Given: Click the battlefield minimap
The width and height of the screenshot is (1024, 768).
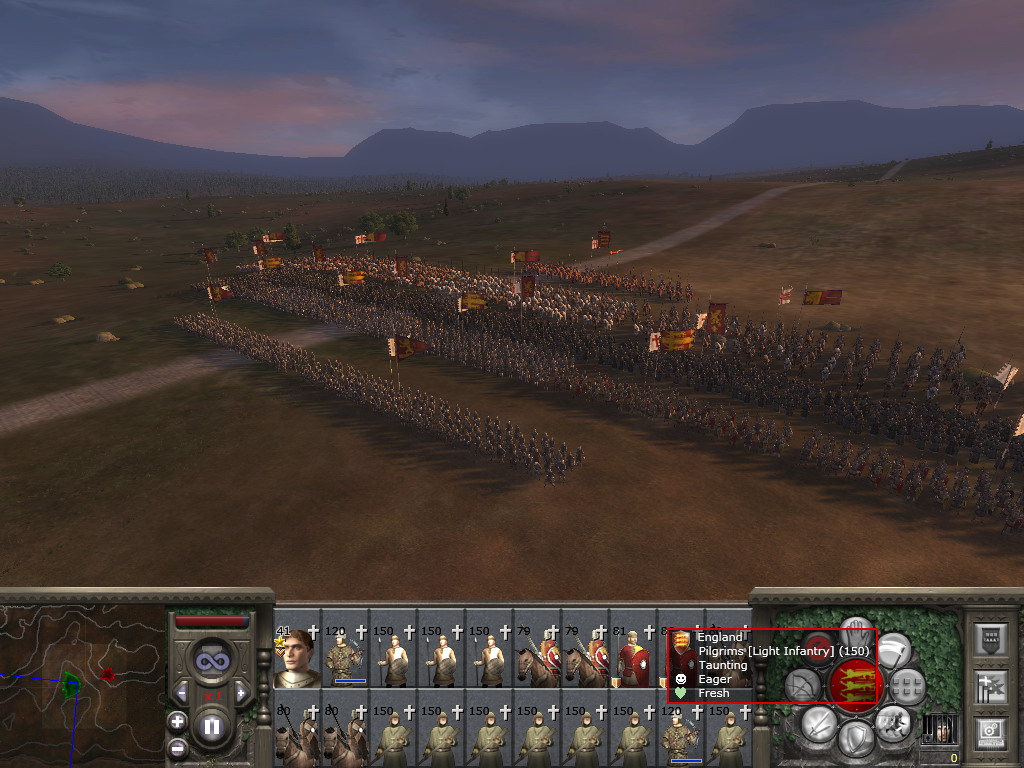Looking at the screenshot, I should pos(80,685).
